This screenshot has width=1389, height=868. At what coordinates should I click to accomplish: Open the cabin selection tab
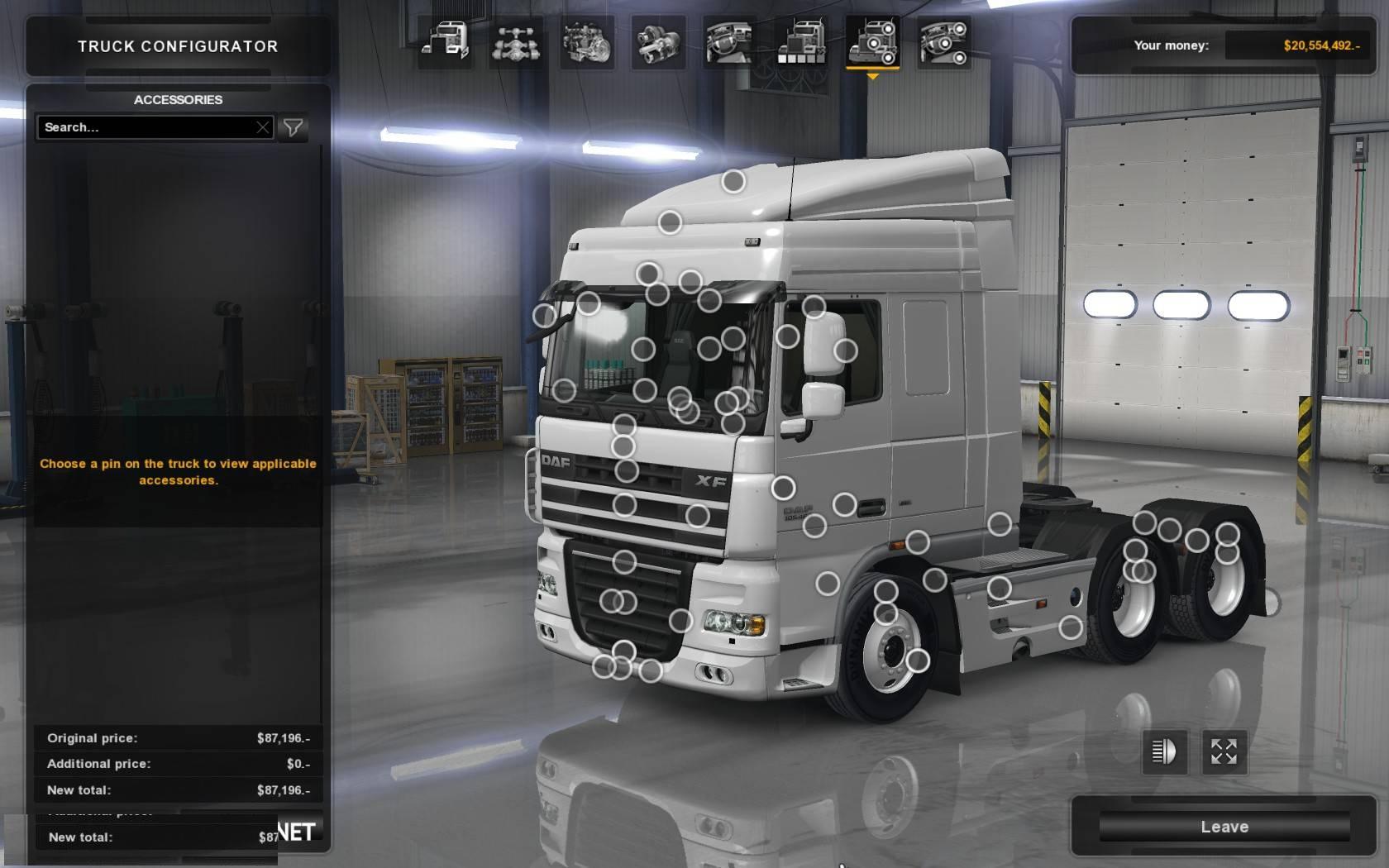pyautogui.click(x=446, y=42)
